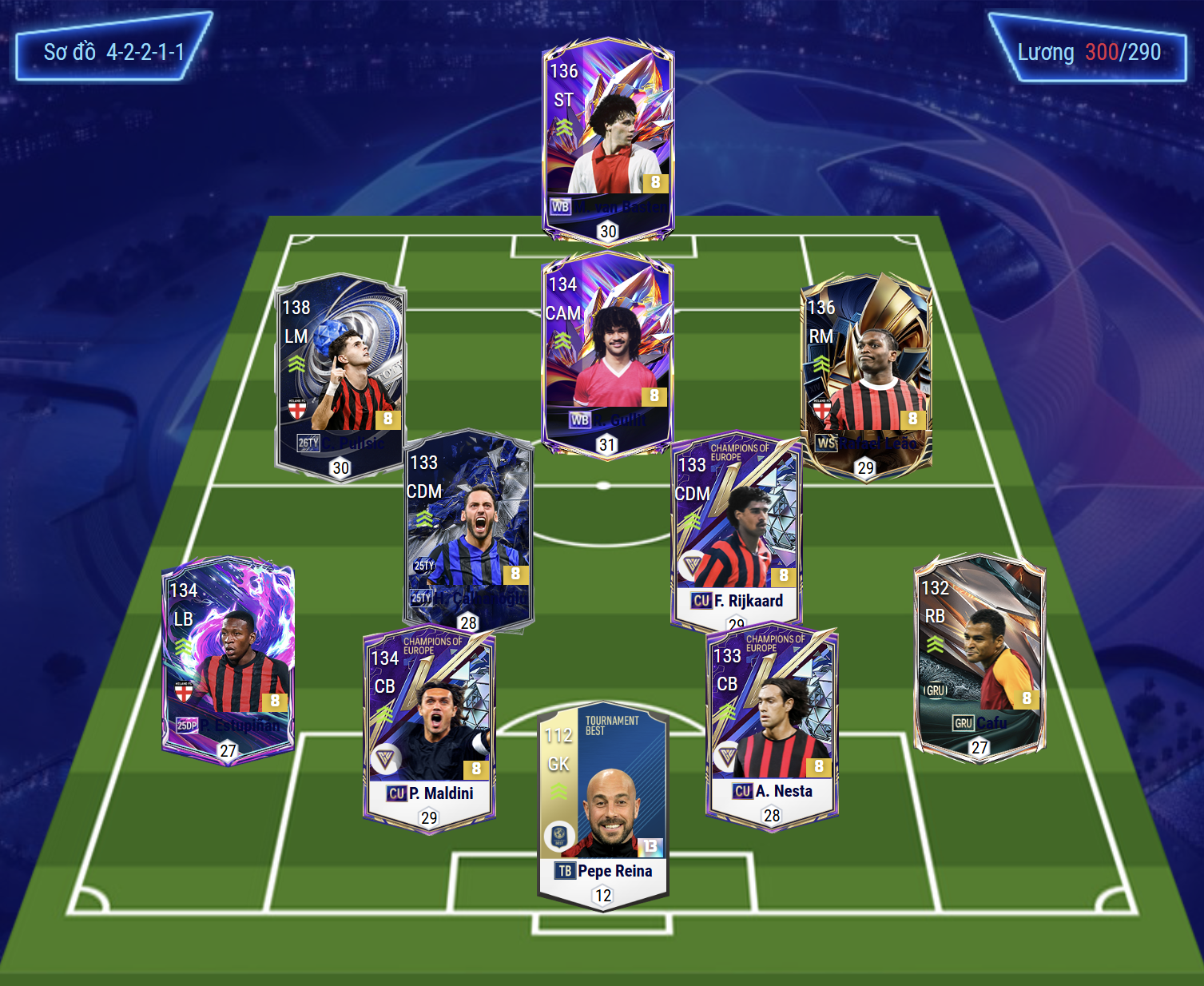Viewport: 1204px width, 986px height.
Task: Select the Cafu RB card
Action: (979, 657)
